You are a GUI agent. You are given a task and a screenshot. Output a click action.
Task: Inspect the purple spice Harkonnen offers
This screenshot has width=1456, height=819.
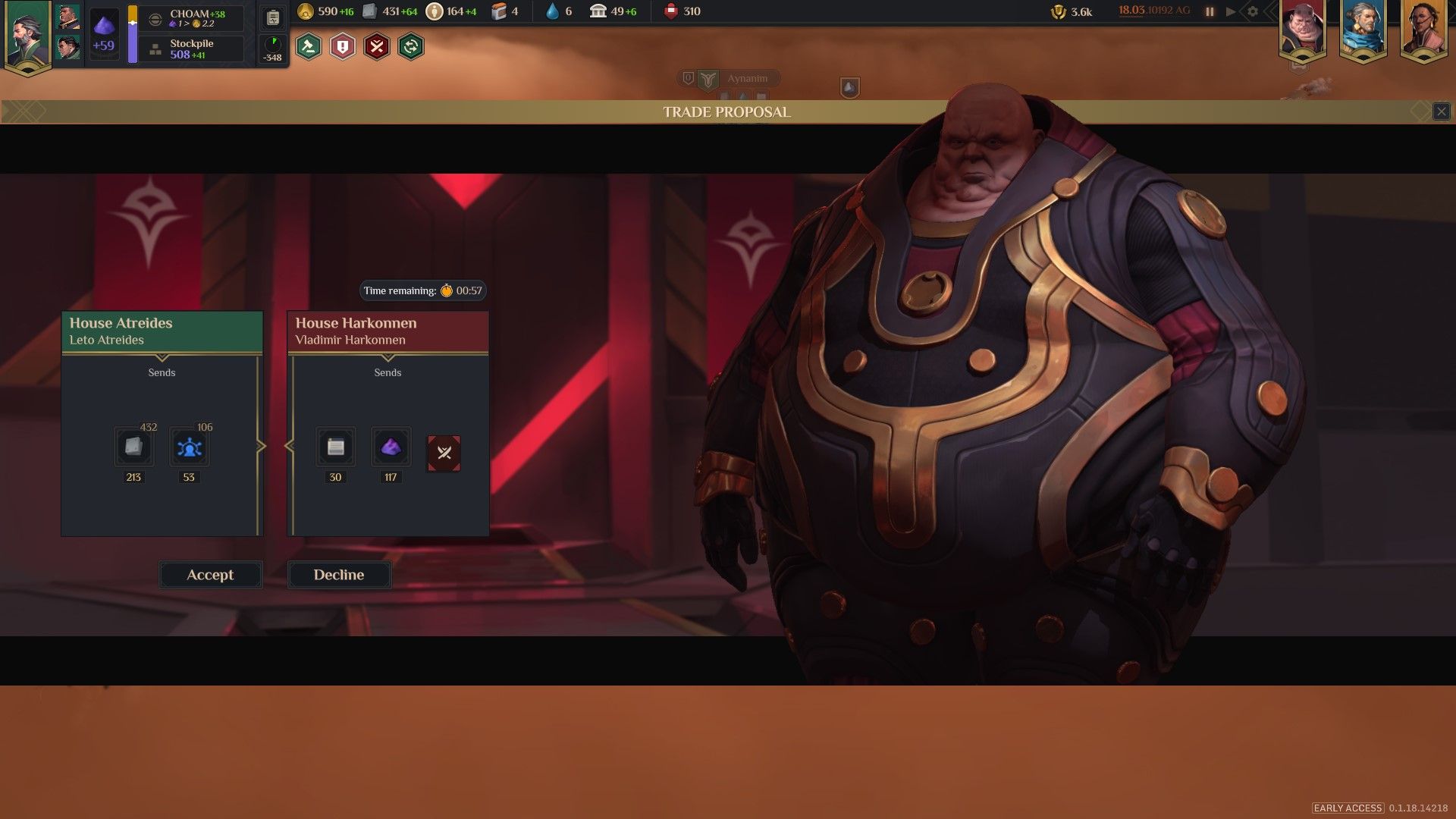tap(391, 447)
